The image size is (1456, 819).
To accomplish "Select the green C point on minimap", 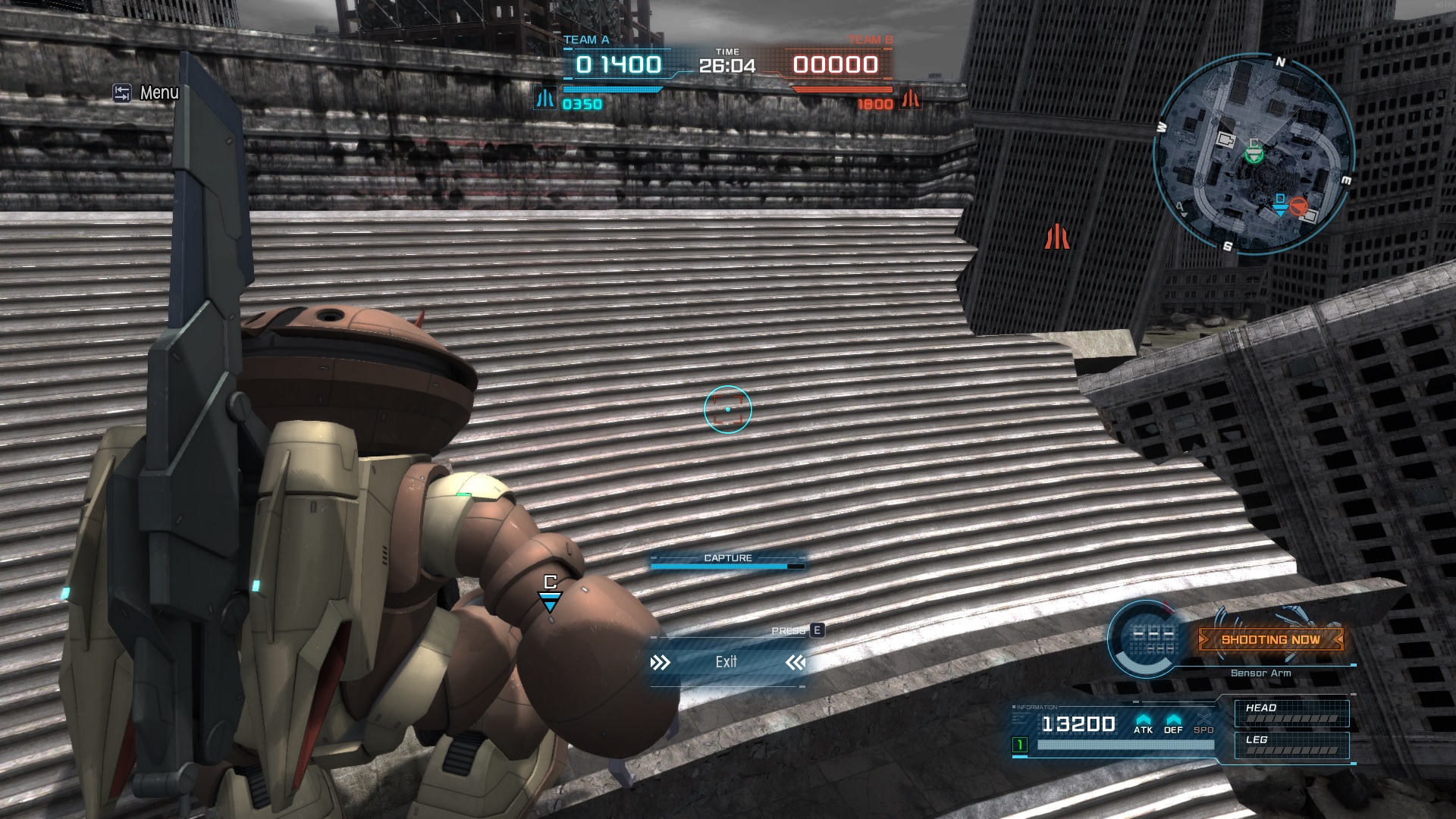I will pos(1254,153).
